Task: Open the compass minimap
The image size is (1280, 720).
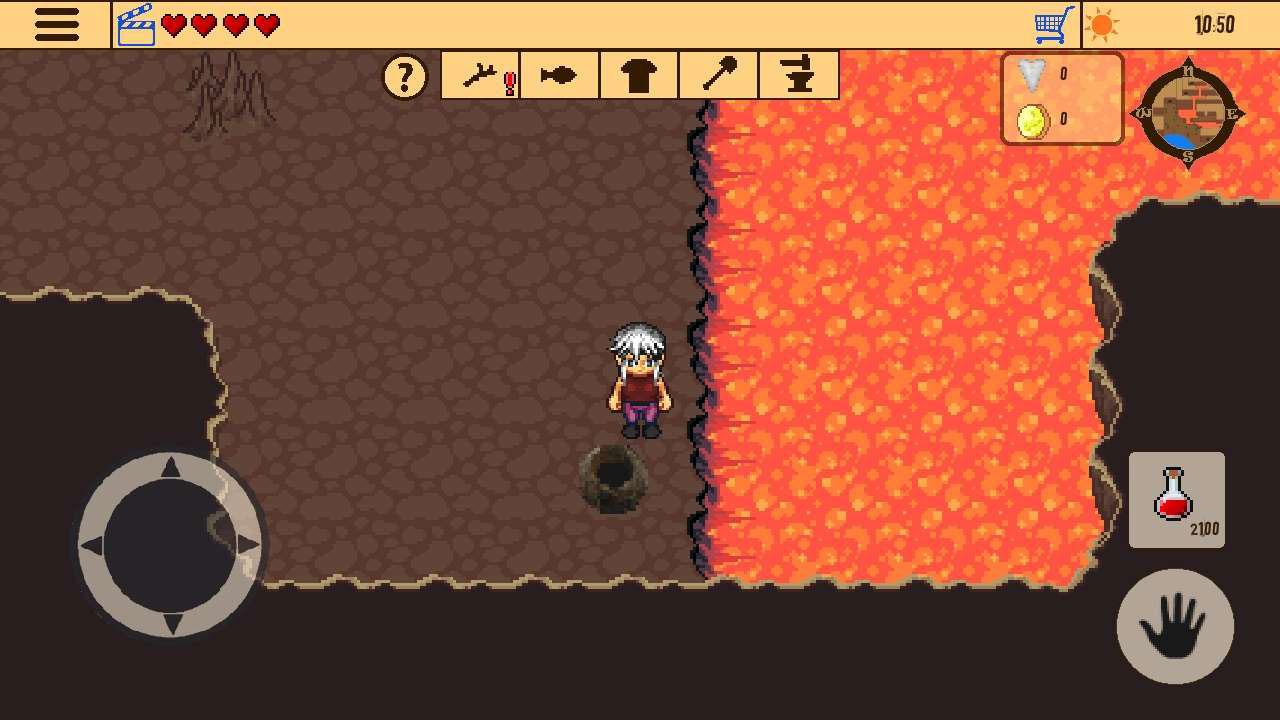Action: pos(1190,115)
